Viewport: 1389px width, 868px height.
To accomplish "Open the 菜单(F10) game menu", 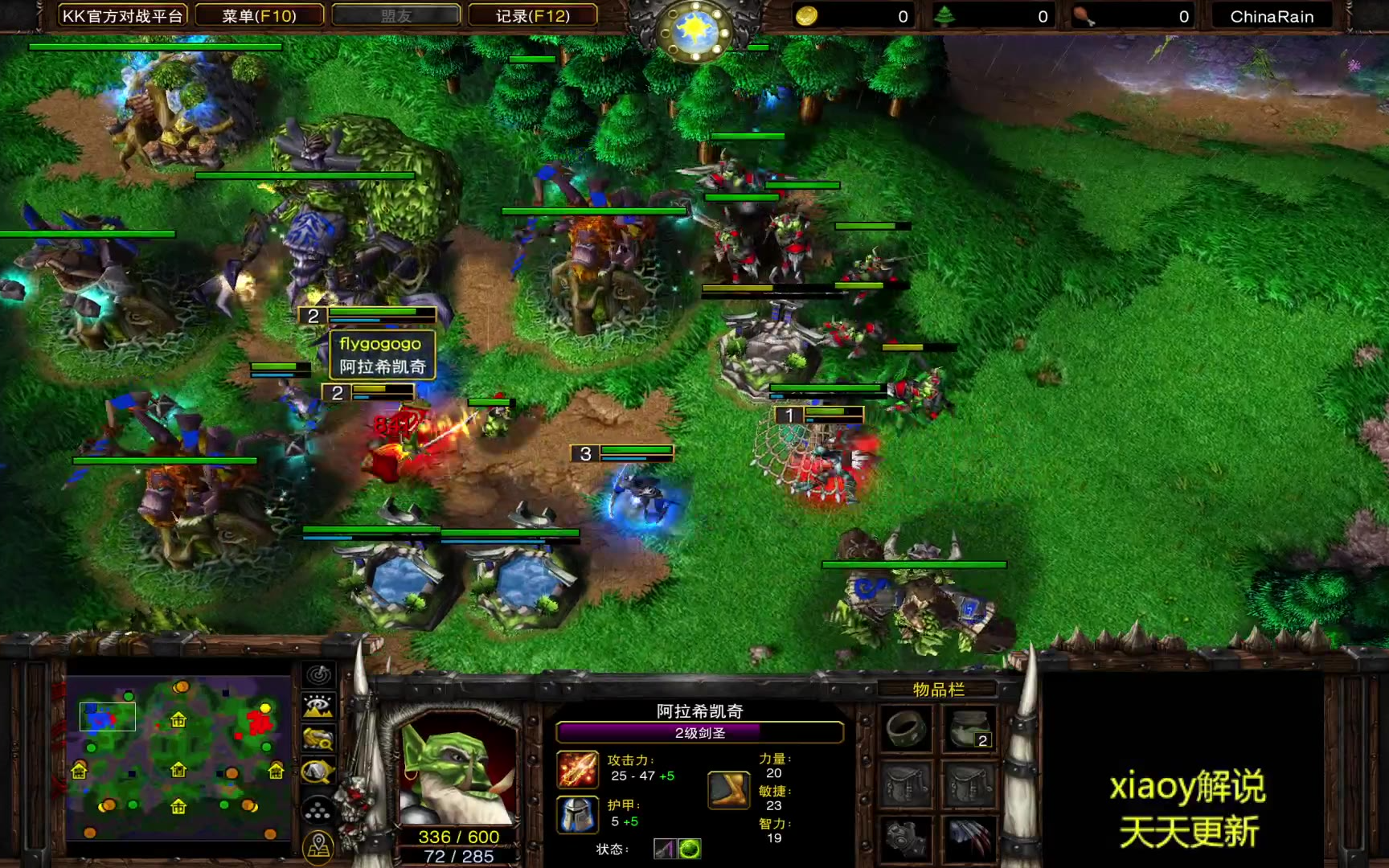I will [259, 16].
